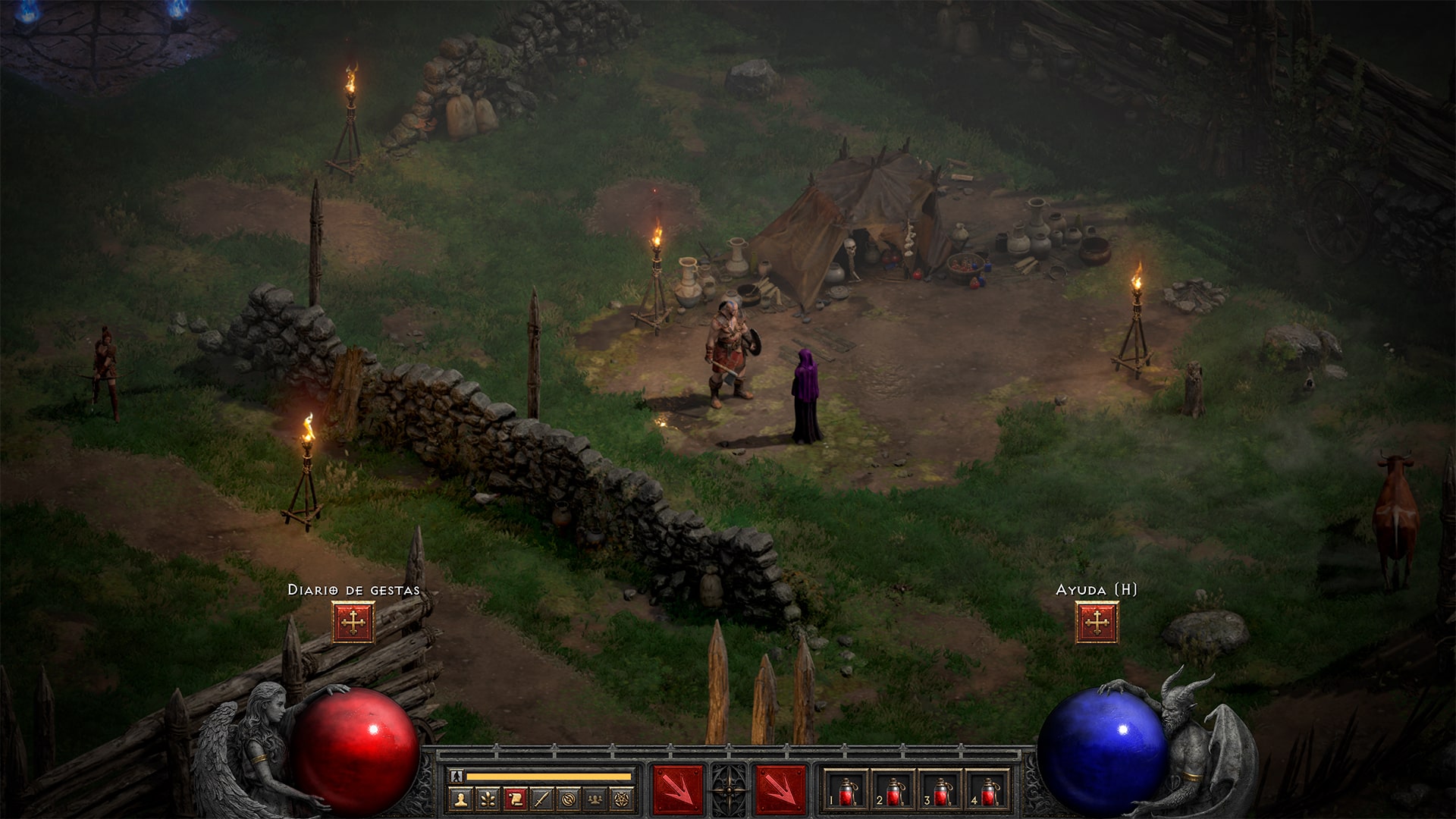Select the right skill red arrow slot
Image resolution: width=1456 pixels, height=819 pixels.
tap(782, 790)
